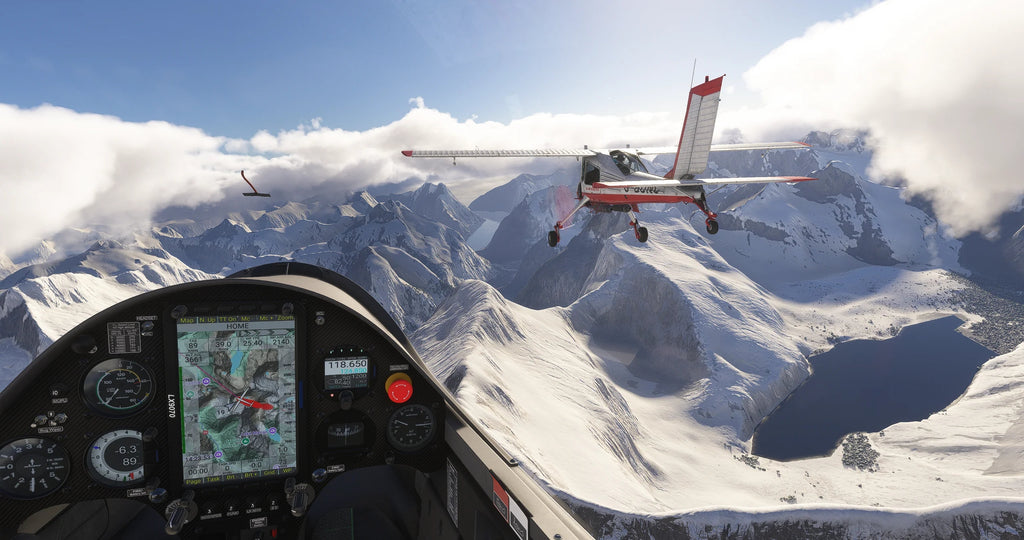The height and width of the screenshot is (540, 1024).
Task: Choose the Zoom softkey on the nav display
Action: tap(285, 318)
